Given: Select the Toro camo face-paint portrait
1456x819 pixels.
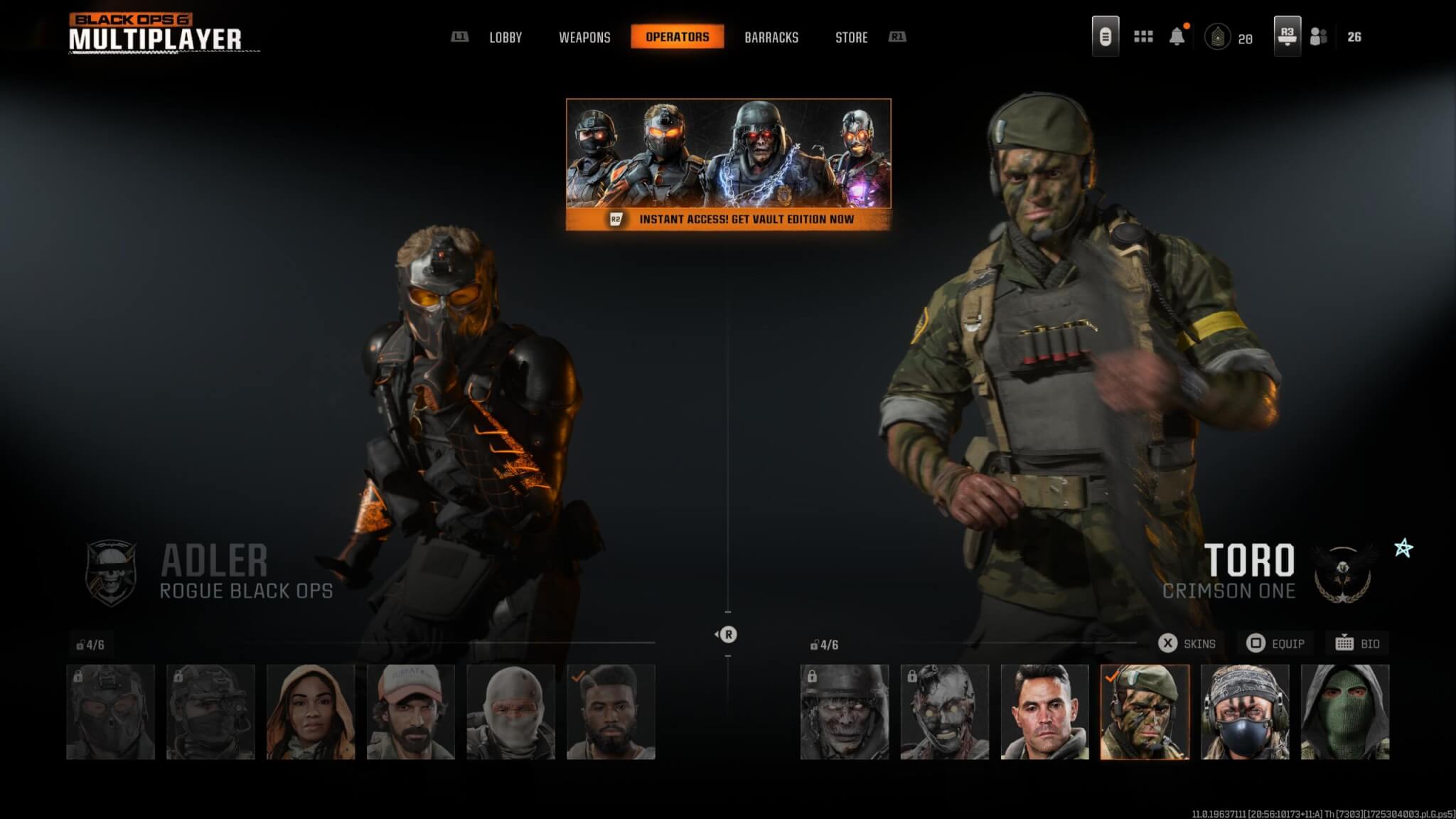Looking at the screenshot, I should (x=1145, y=712).
